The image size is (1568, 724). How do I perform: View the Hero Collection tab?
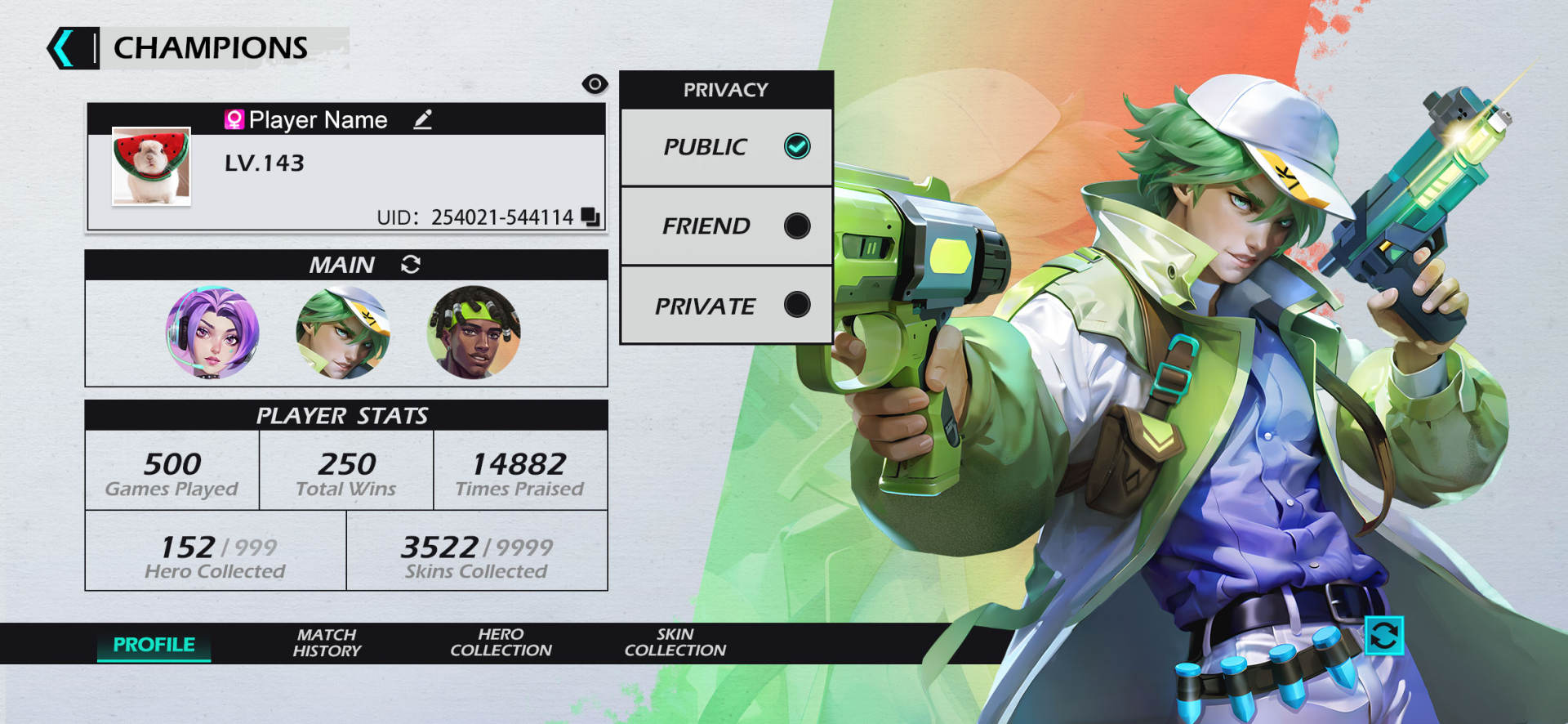(501, 643)
